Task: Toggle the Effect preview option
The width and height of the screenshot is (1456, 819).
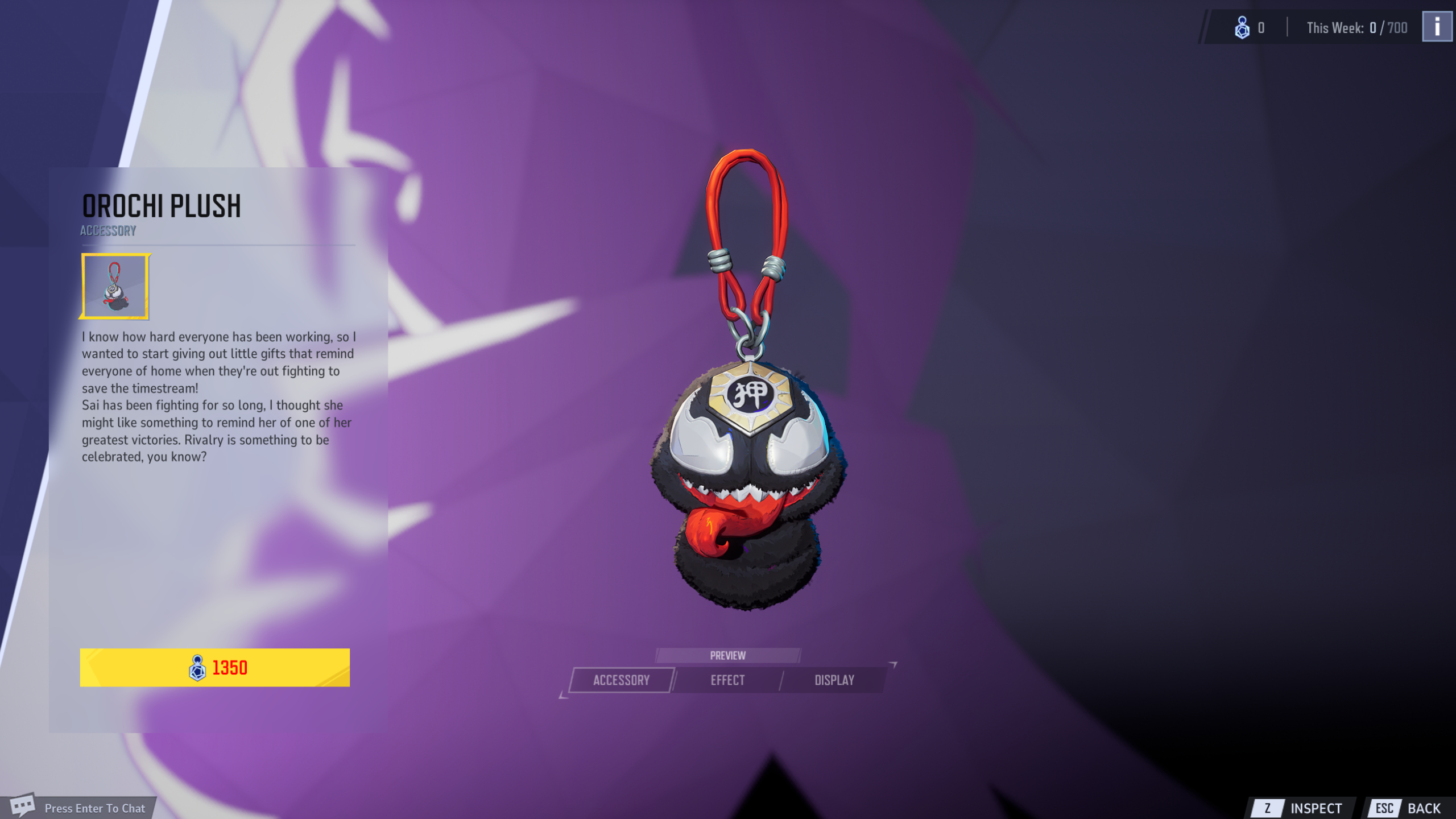Action: (729, 680)
